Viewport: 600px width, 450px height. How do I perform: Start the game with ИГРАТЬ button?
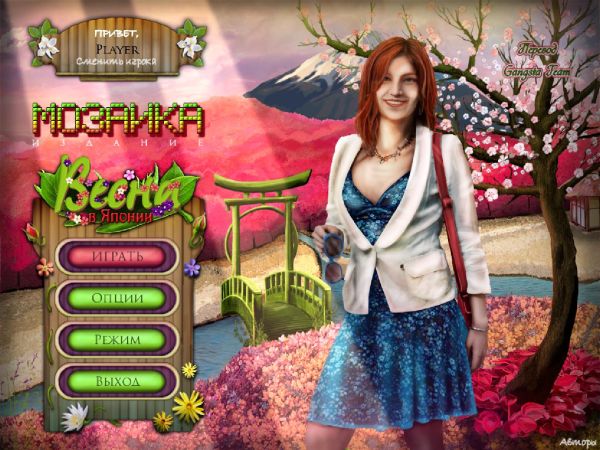(x=117, y=256)
